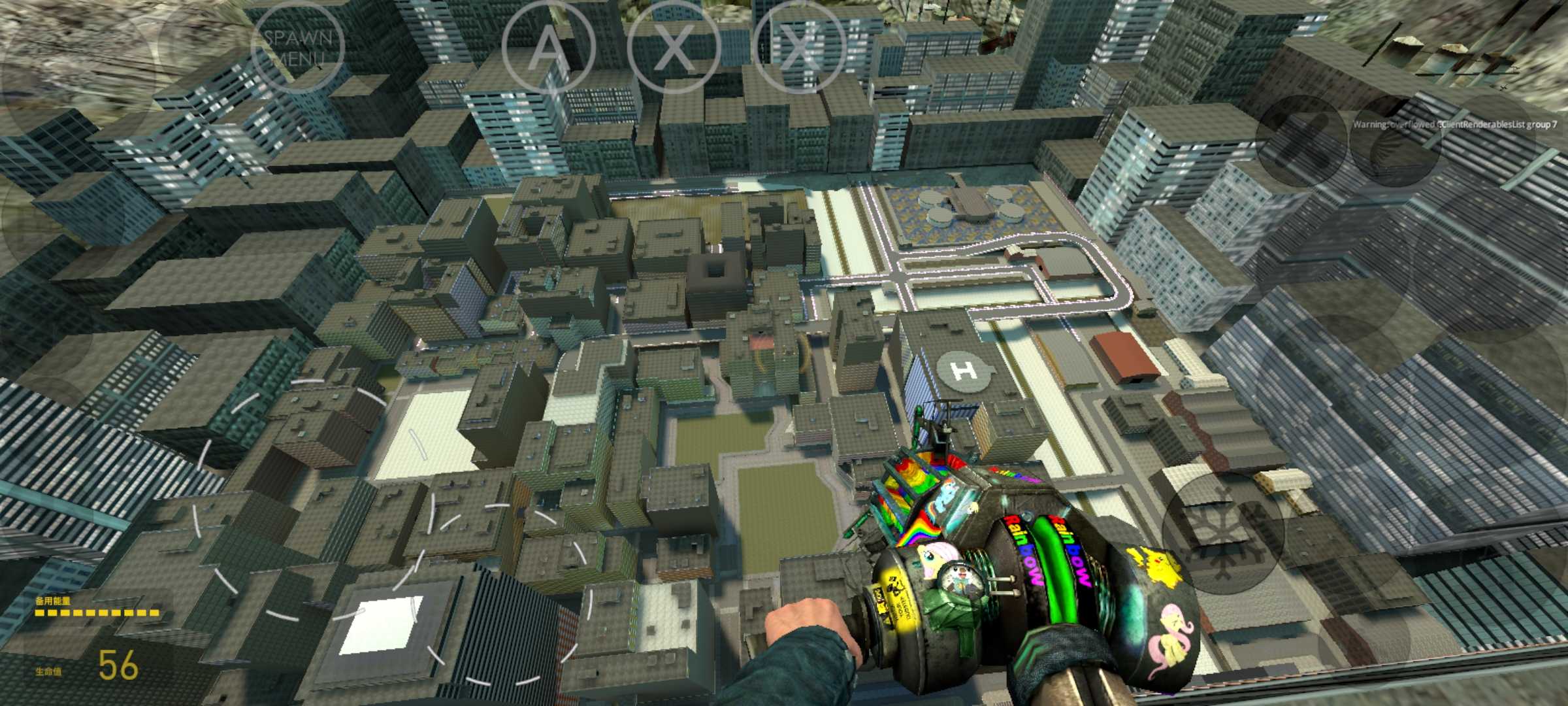The image size is (1568, 706).
Task: Tap the circular A touch button
Action: pos(547,47)
